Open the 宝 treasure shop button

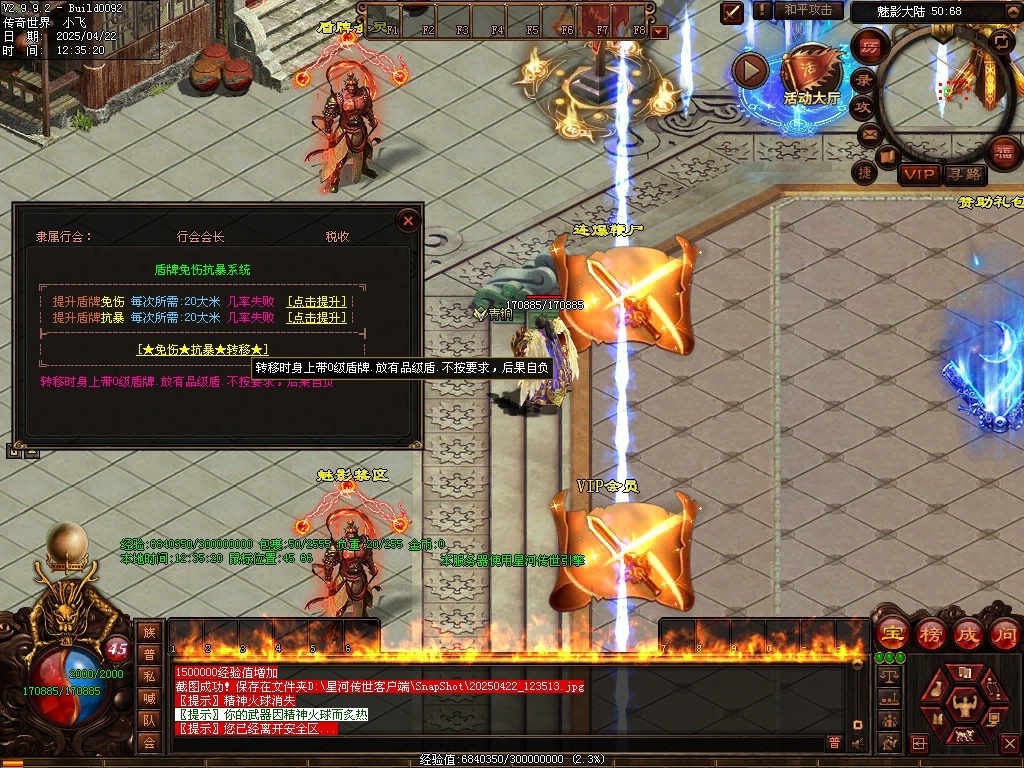pyautogui.click(x=893, y=634)
